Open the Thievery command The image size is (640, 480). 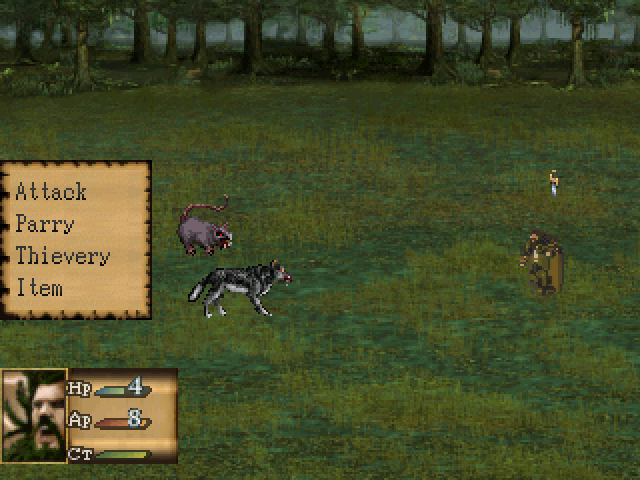pos(62,256)
